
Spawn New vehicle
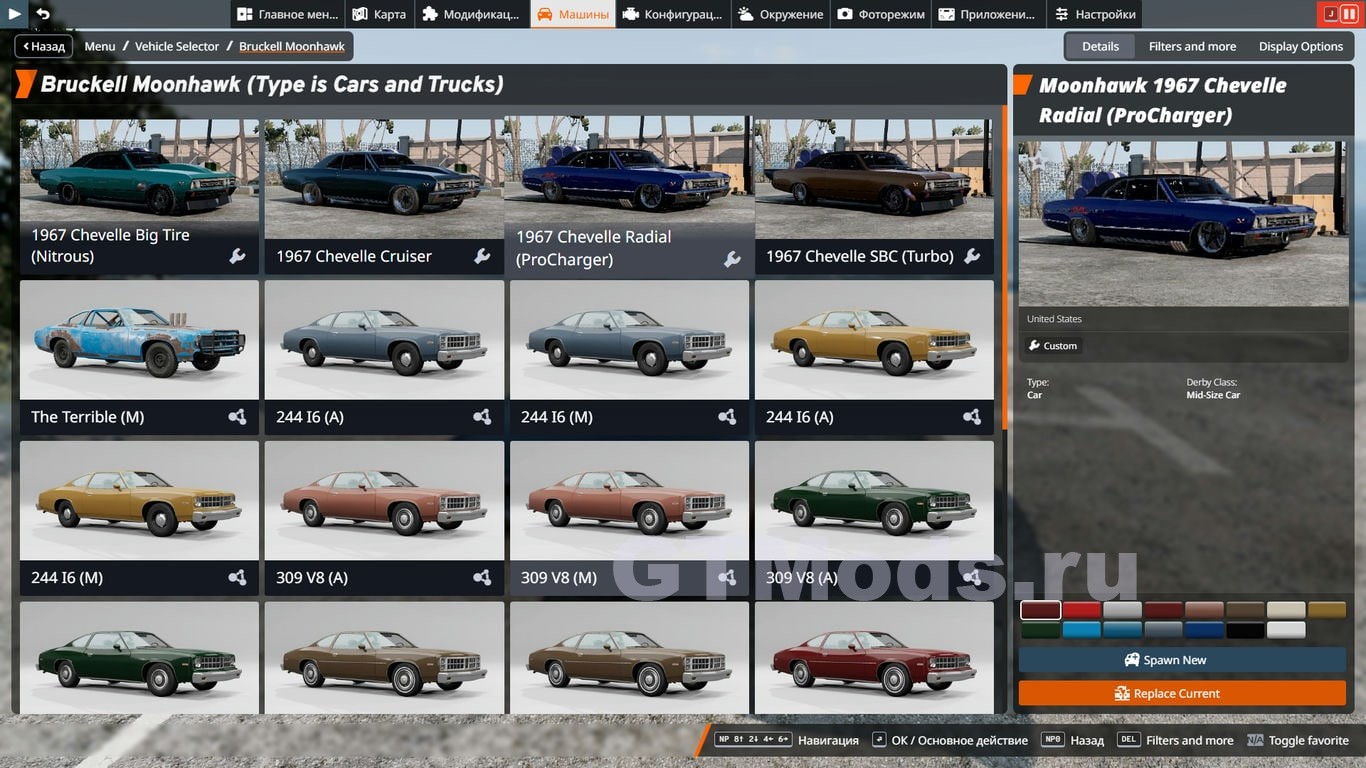[x=1181, y=660]
